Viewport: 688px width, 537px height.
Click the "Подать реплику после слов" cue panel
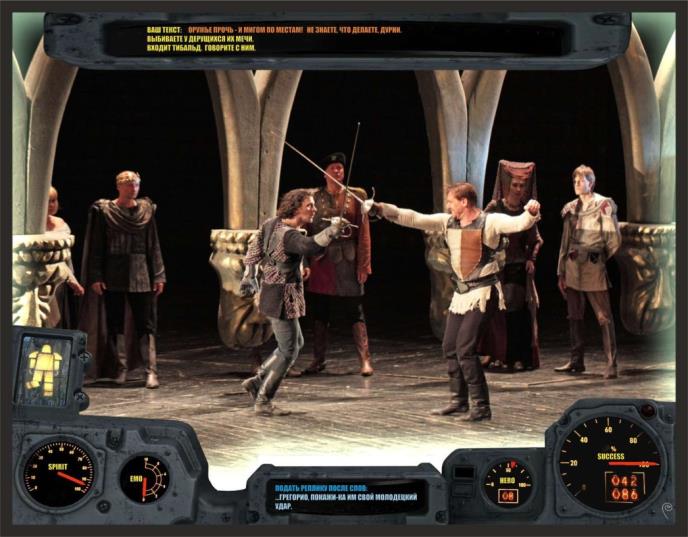click(x=345, y=495)
